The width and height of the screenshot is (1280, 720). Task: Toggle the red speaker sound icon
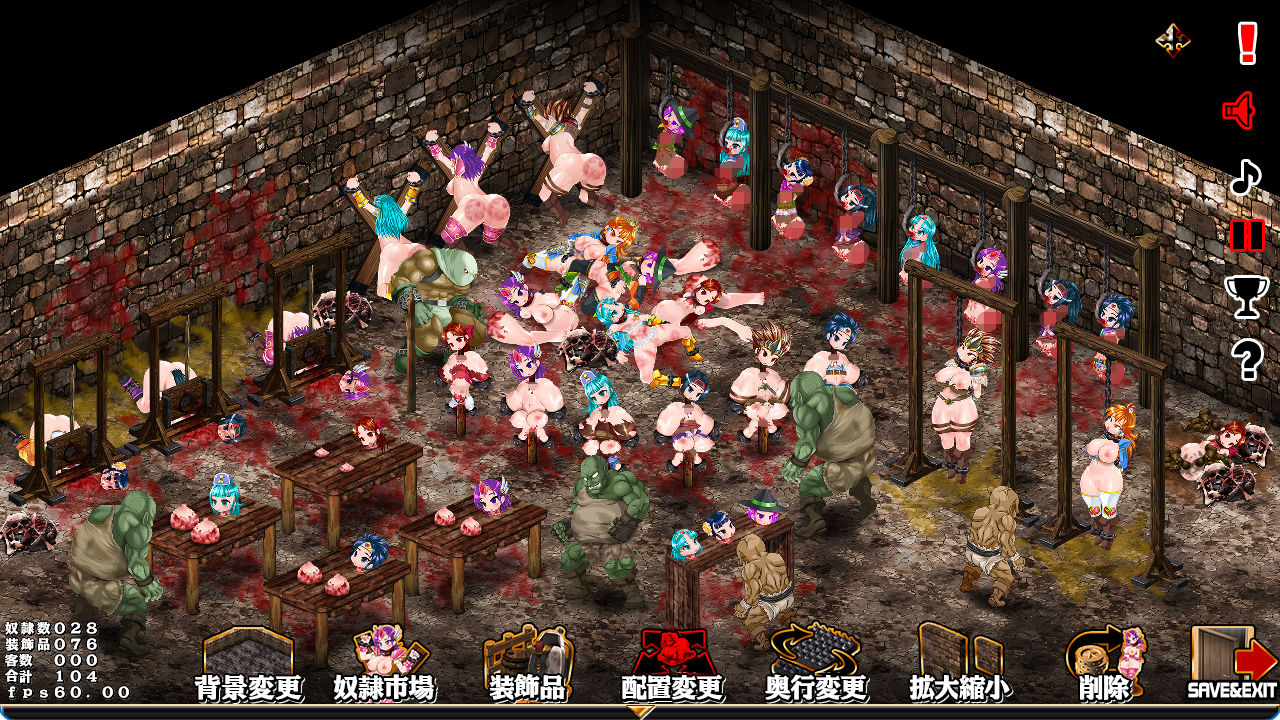coord(1240,110)
